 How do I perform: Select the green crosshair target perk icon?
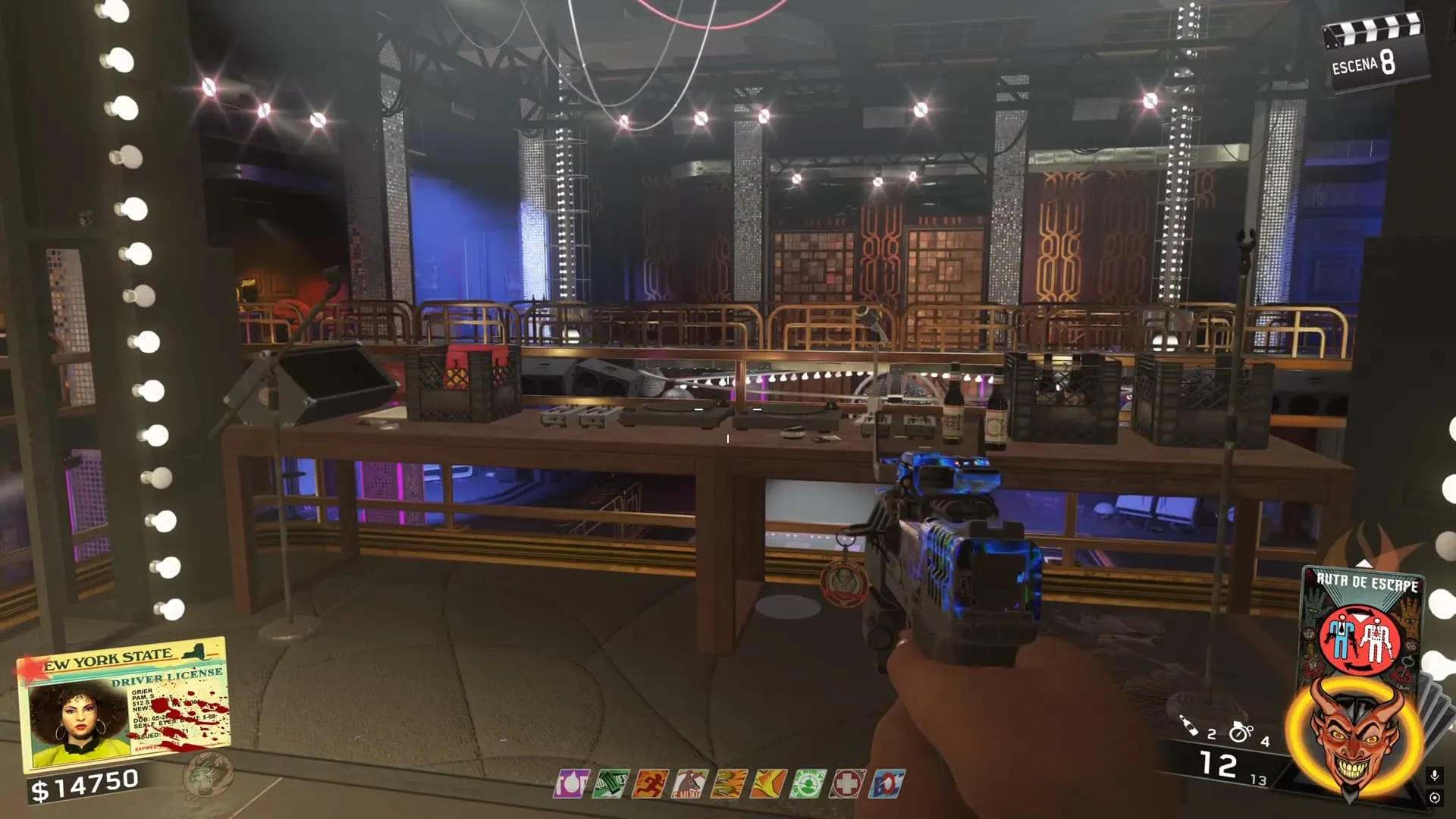point(808,783)
